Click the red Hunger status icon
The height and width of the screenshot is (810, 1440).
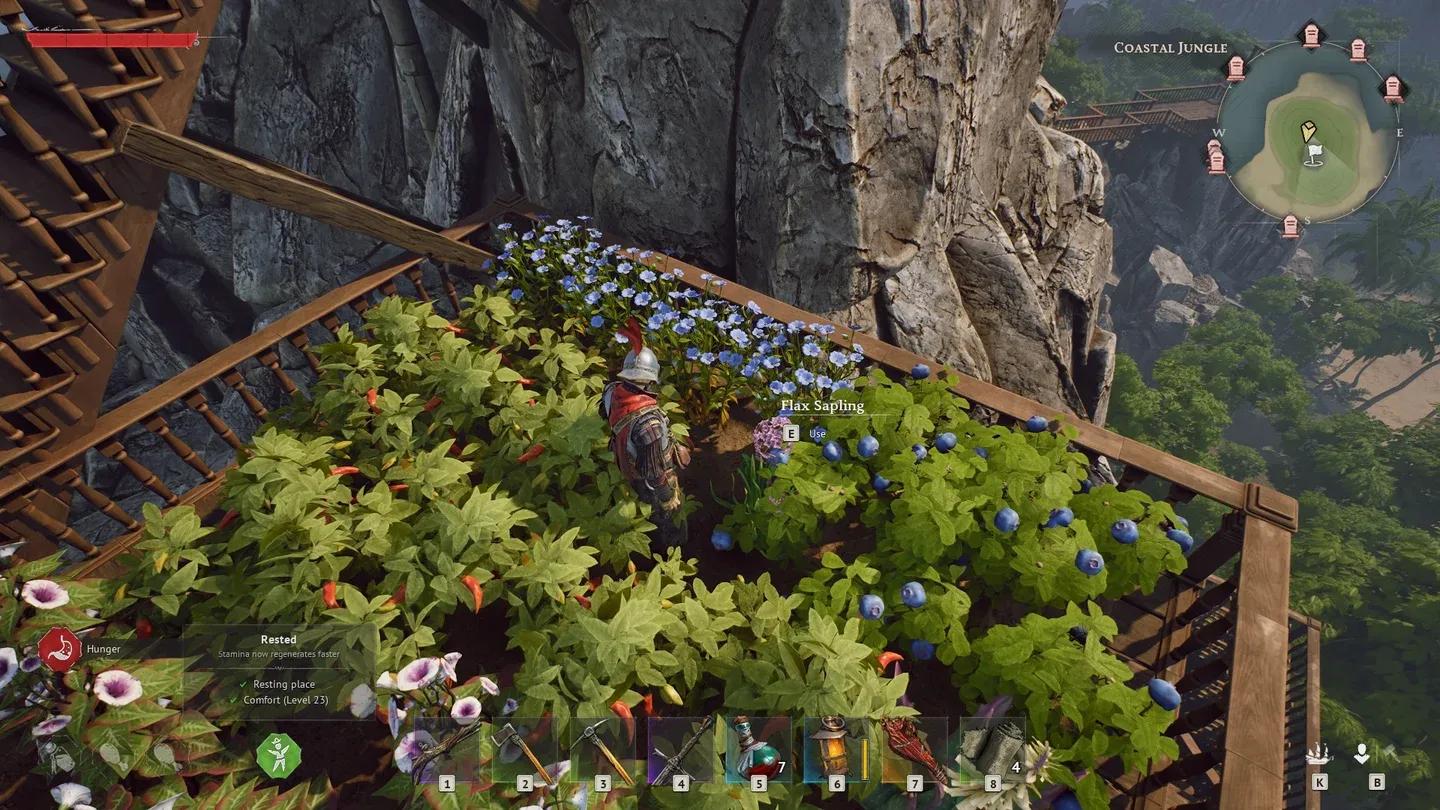coord(60,649)
